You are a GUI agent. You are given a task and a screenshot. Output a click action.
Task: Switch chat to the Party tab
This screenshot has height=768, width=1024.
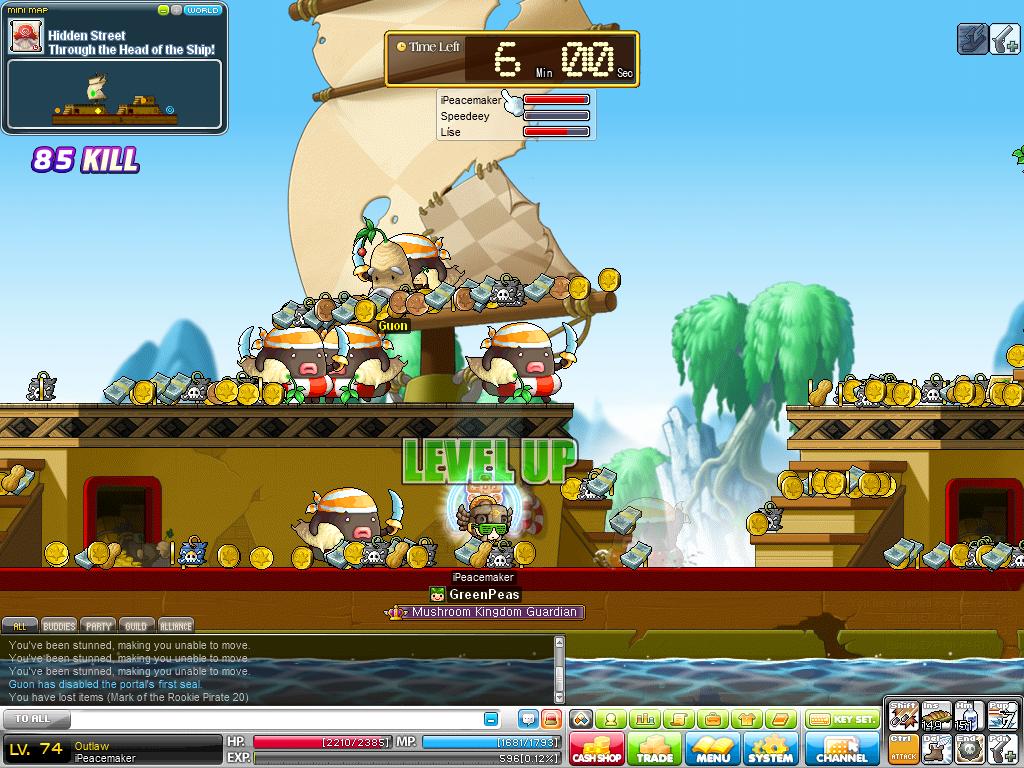click(x=98, y=626)
